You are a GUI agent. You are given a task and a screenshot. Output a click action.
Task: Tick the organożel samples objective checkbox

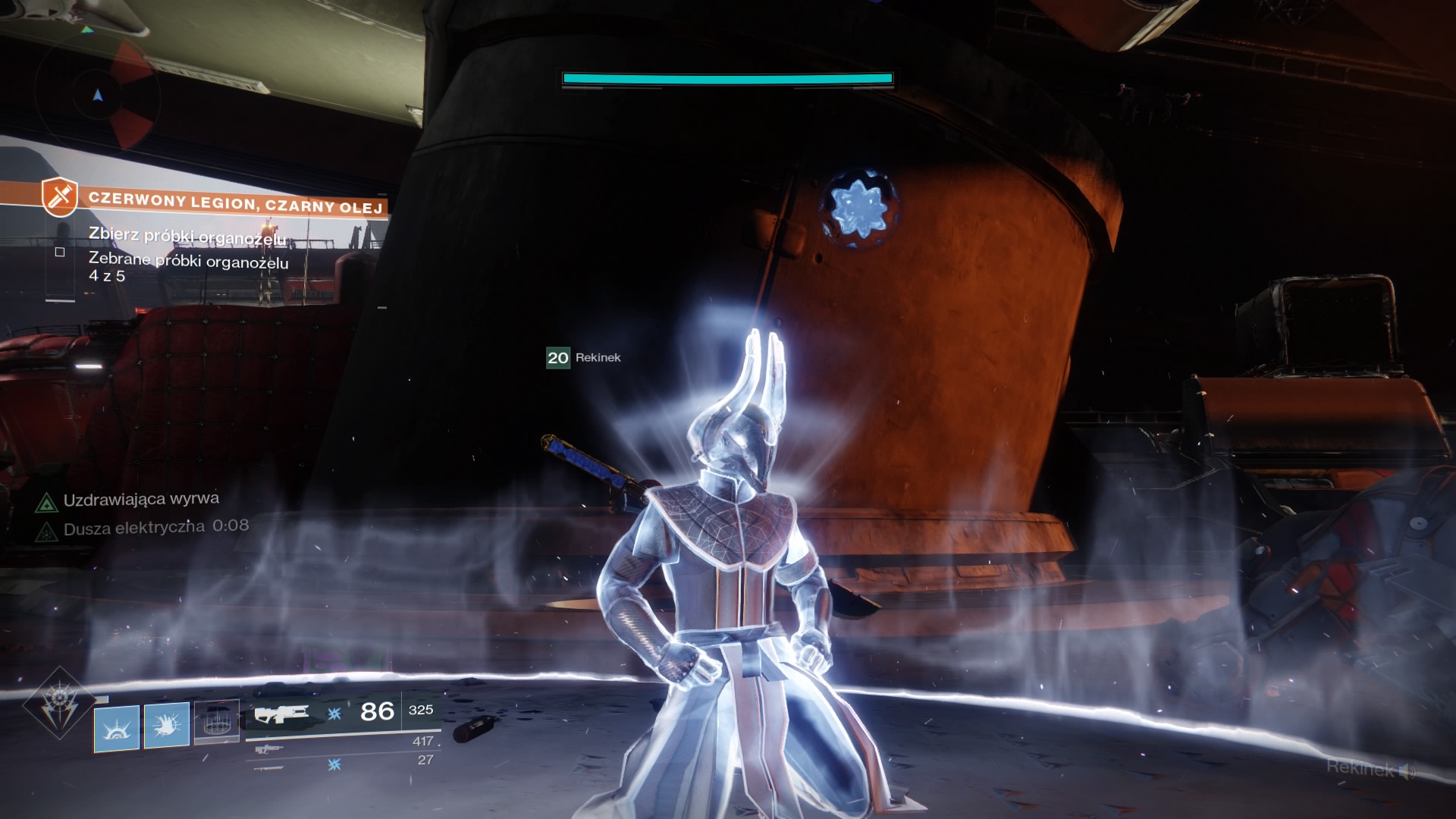[x=60, y=252]
